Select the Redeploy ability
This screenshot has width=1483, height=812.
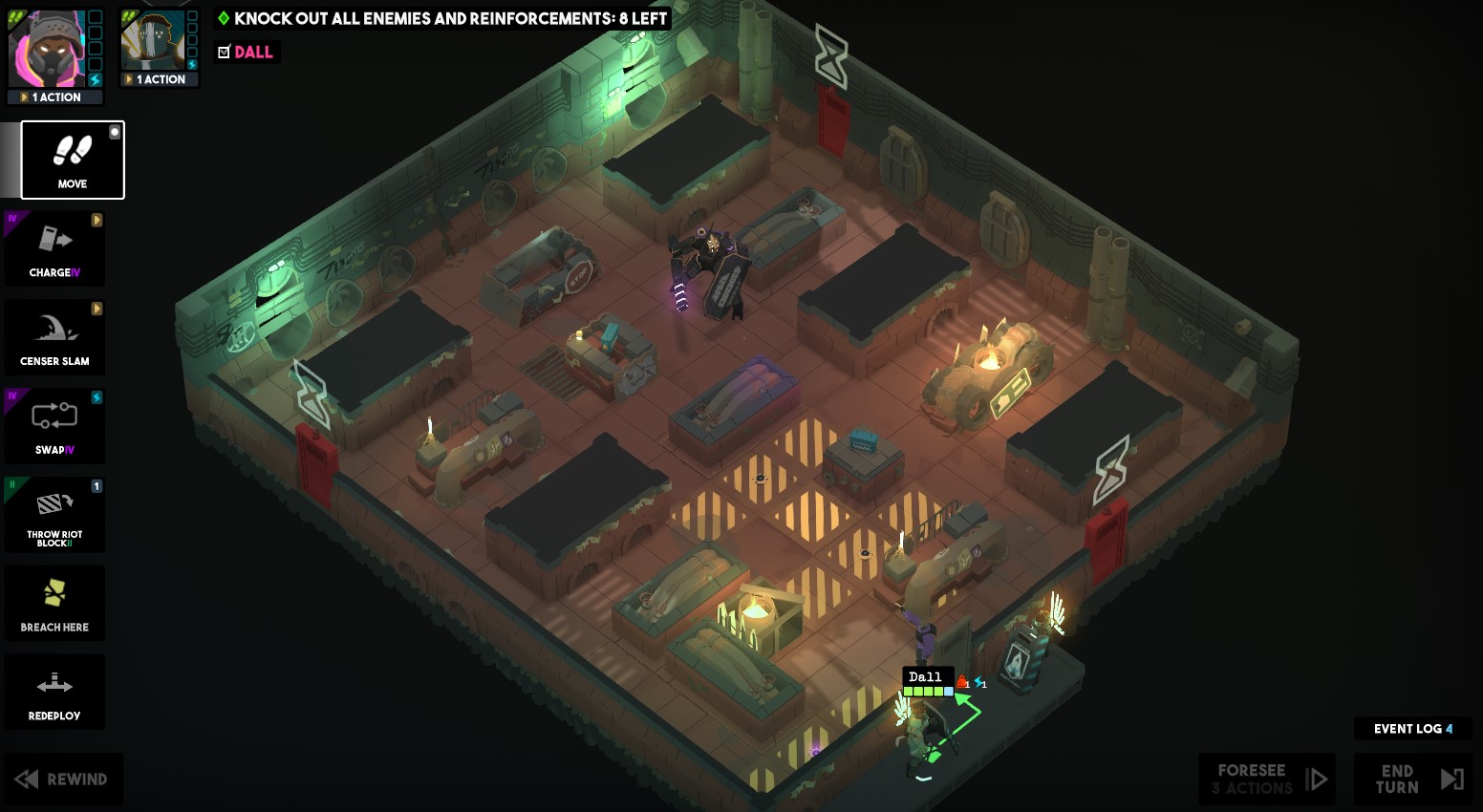pyautogui.click(x=54, y=691)
